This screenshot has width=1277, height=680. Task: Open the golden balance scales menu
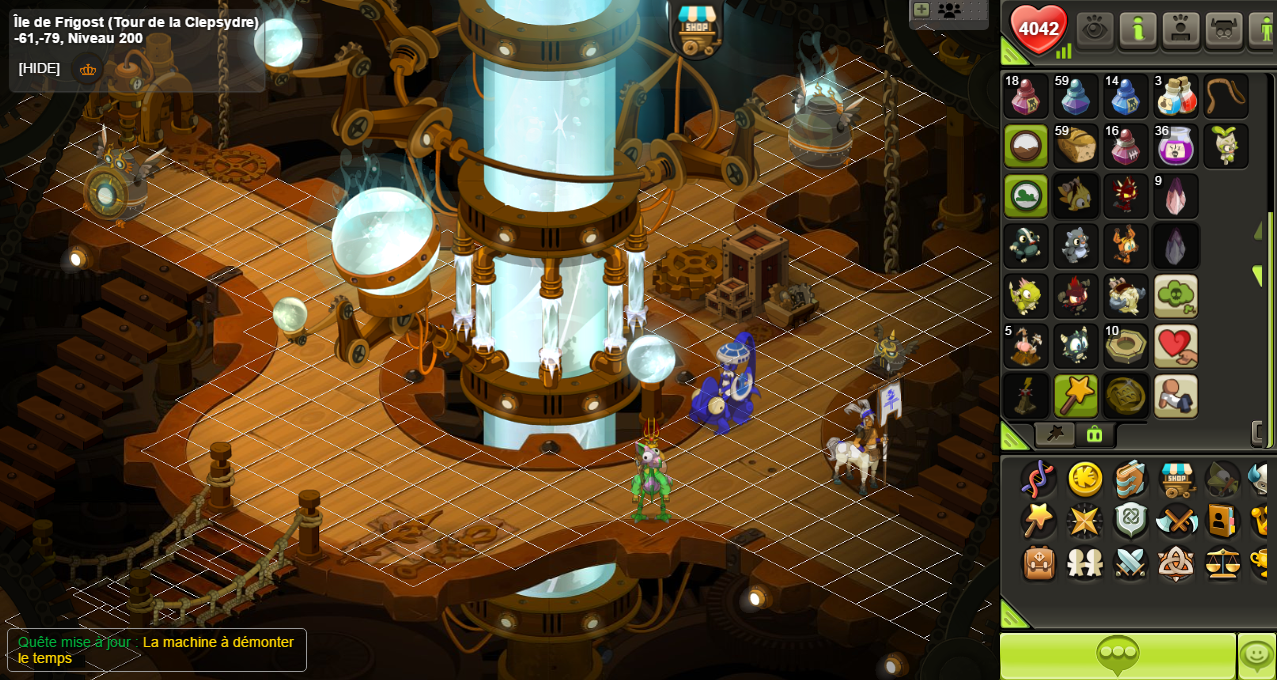pyautogui.click(x=1222, y=563)
